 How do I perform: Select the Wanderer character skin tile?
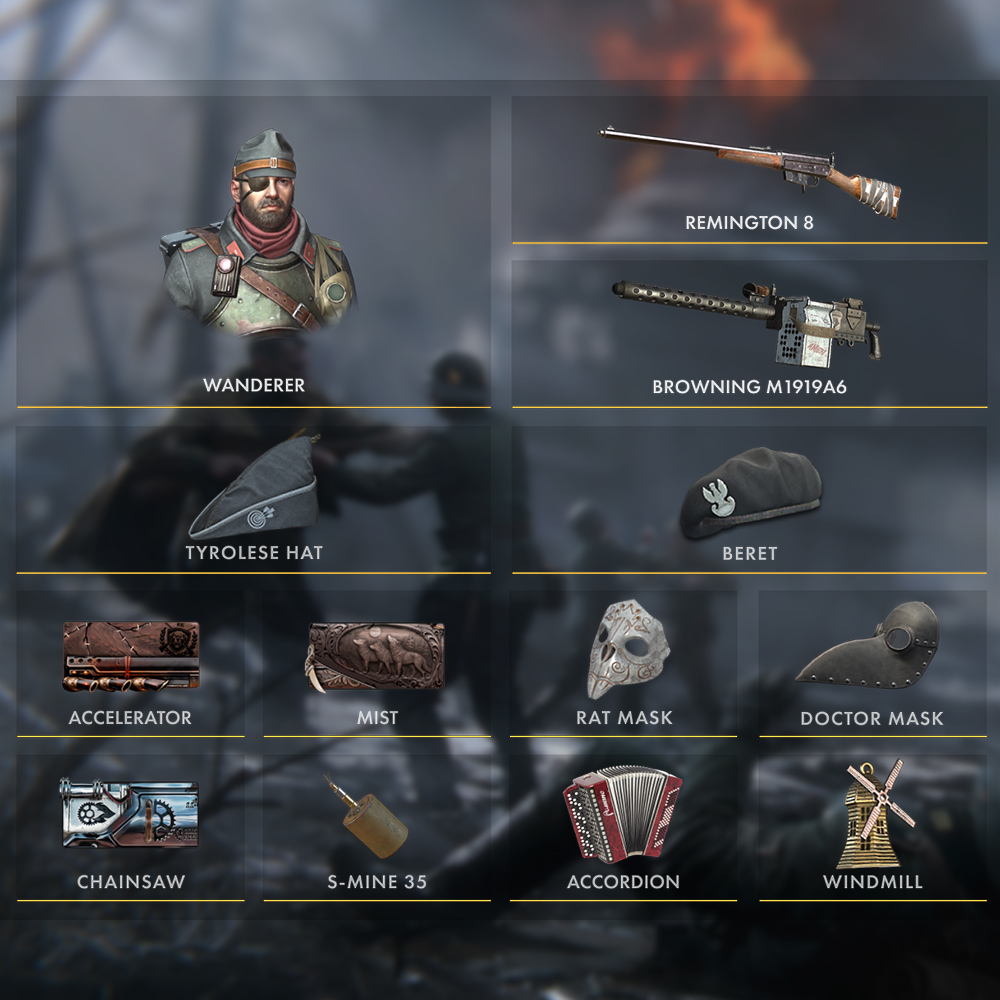click(253, 252)
